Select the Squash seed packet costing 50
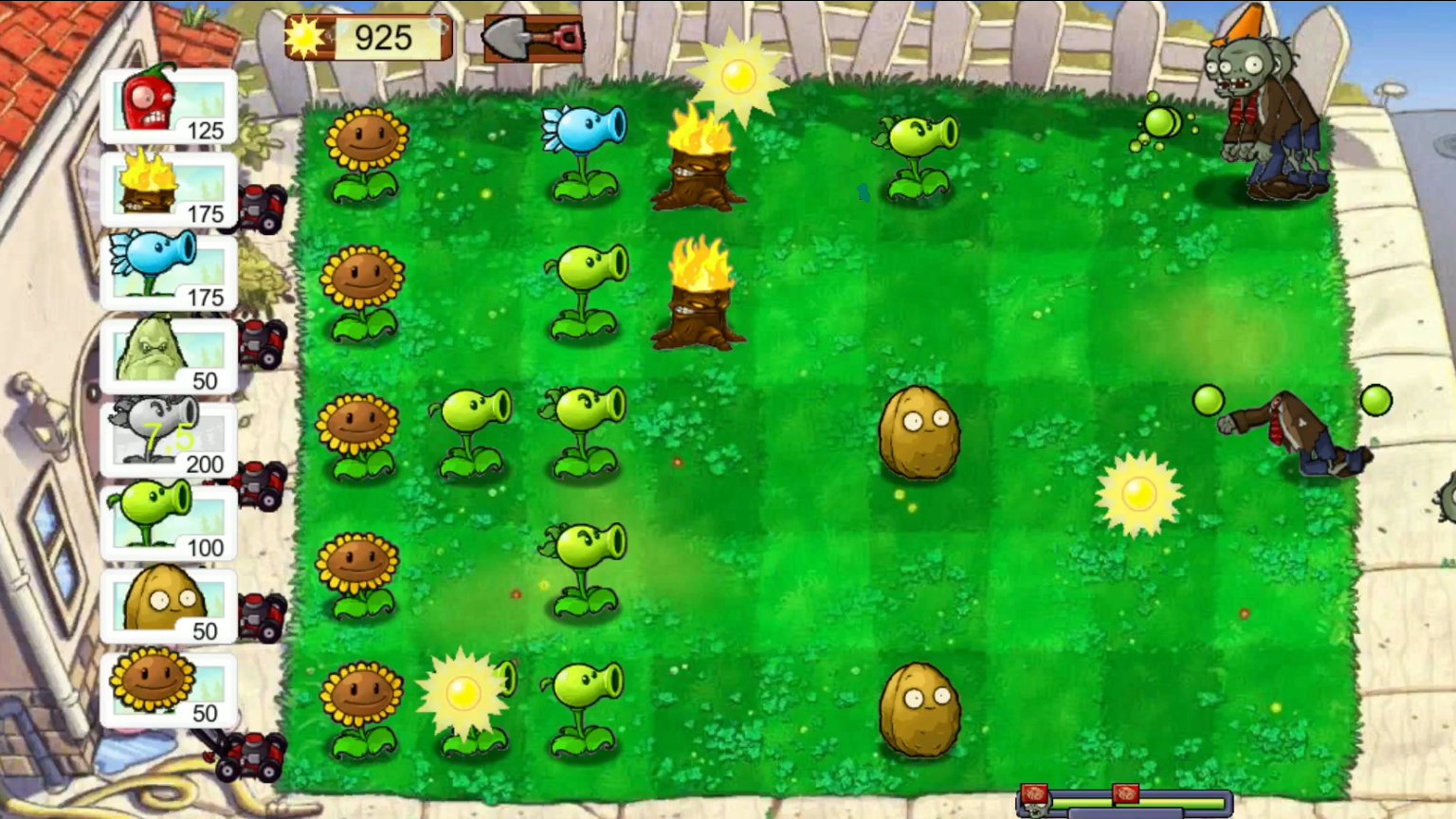The height and width of the screenshot is (819, 1456). tap(167, 355)
